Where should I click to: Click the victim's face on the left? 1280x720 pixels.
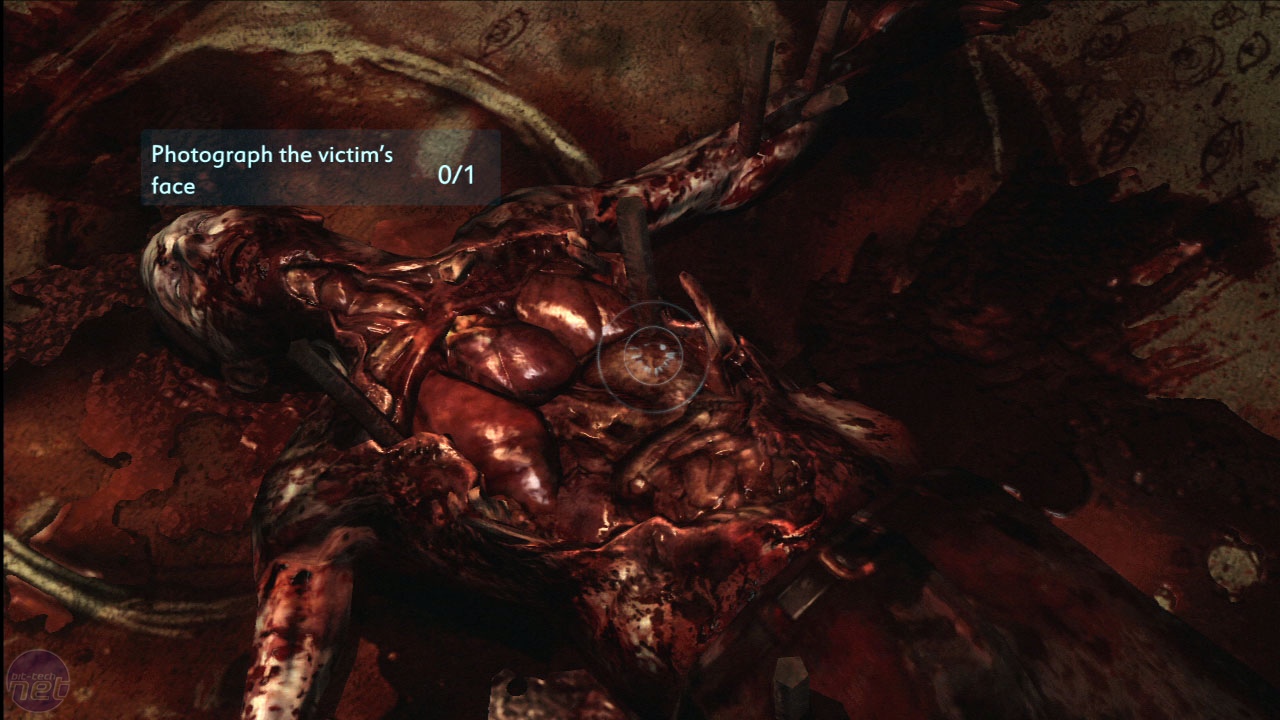[x=195, y=265]
